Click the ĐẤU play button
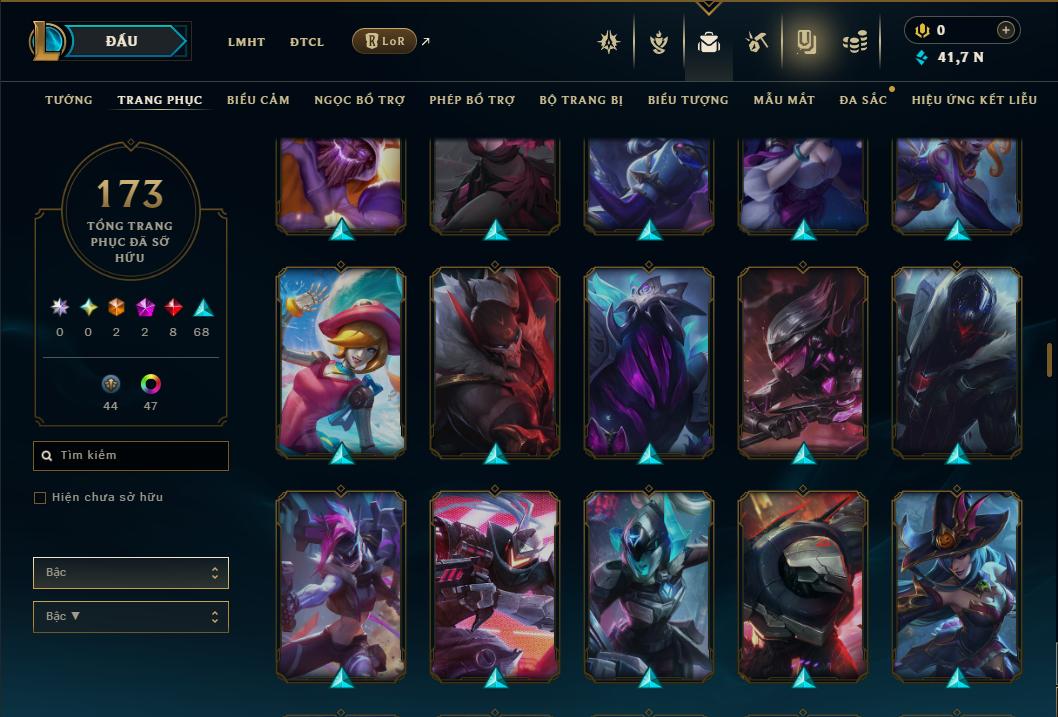 pos(122,41)
